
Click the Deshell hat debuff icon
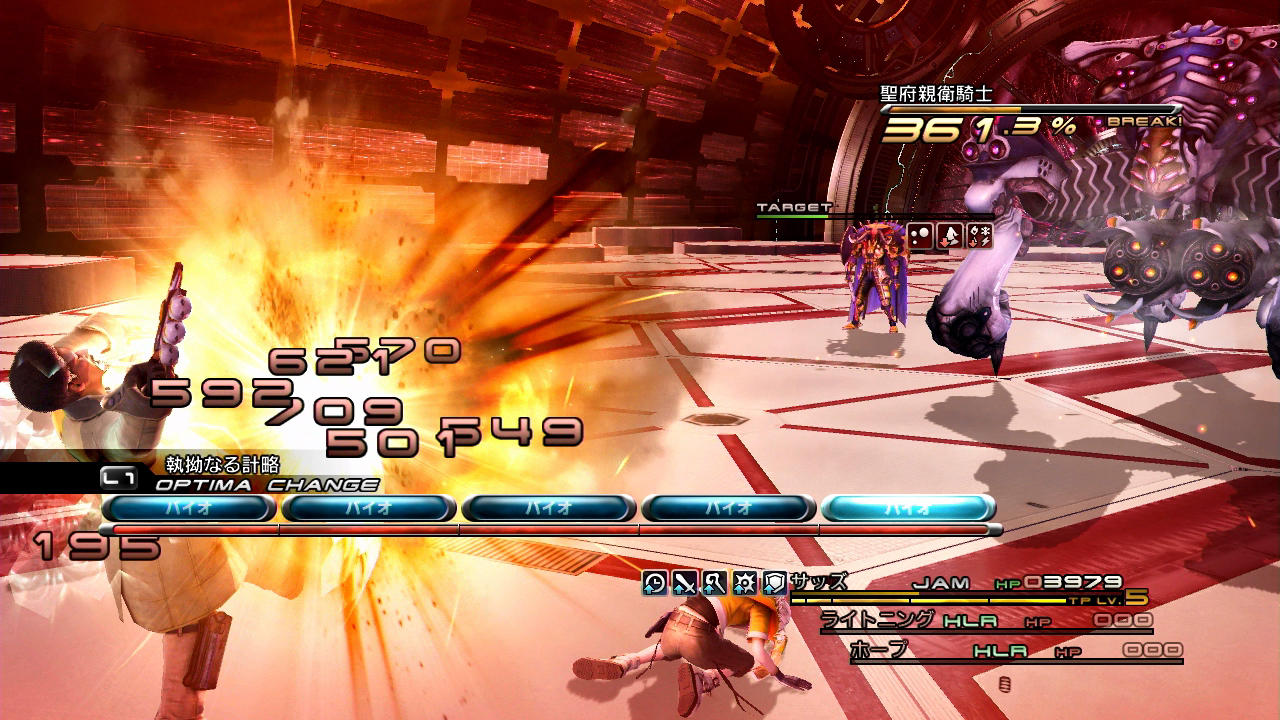click(950, 237)
